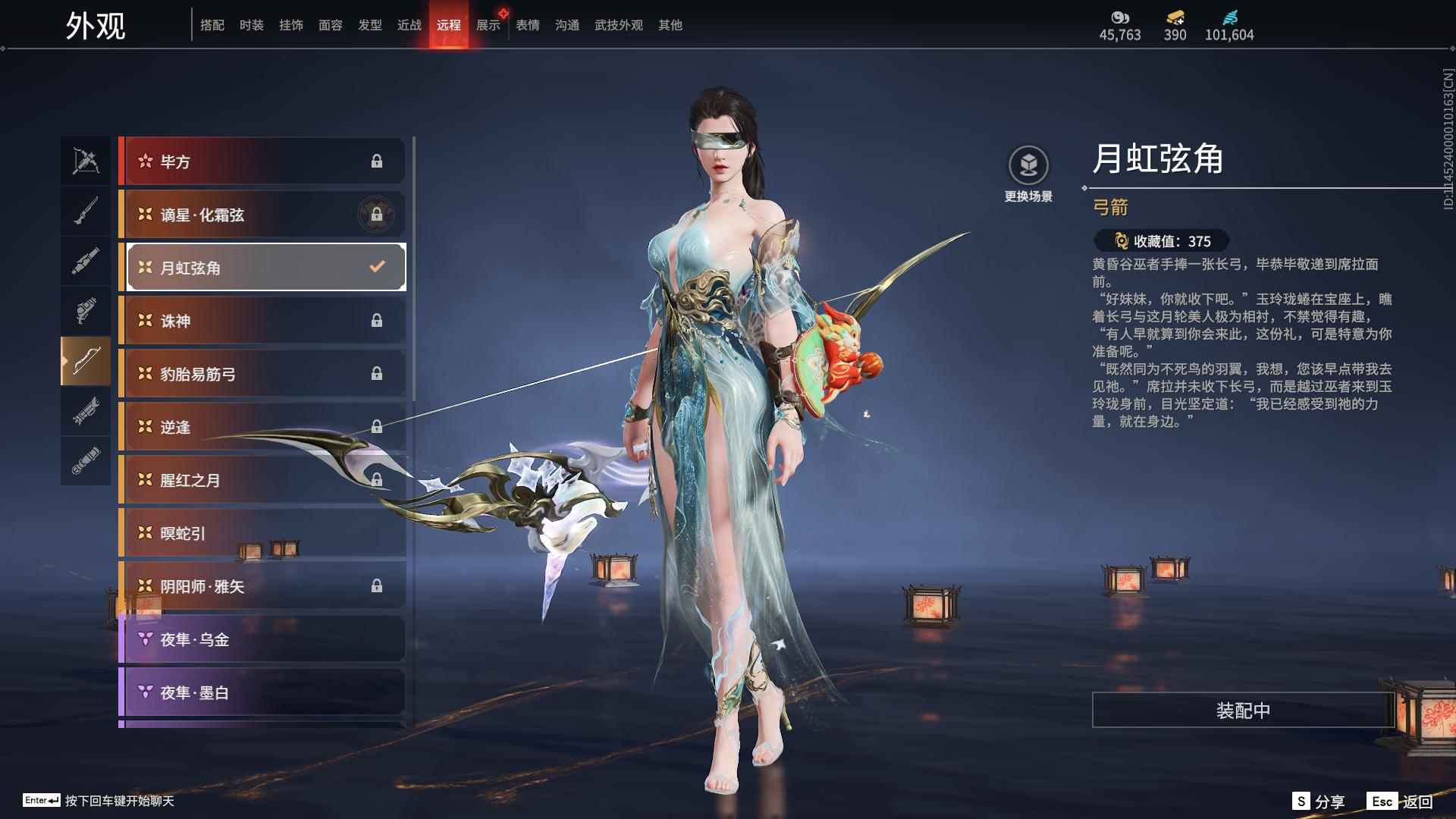Select the bow weapon category in sidebar
This screenshot has height=819, width=1456.
click(x=86, y=362)
